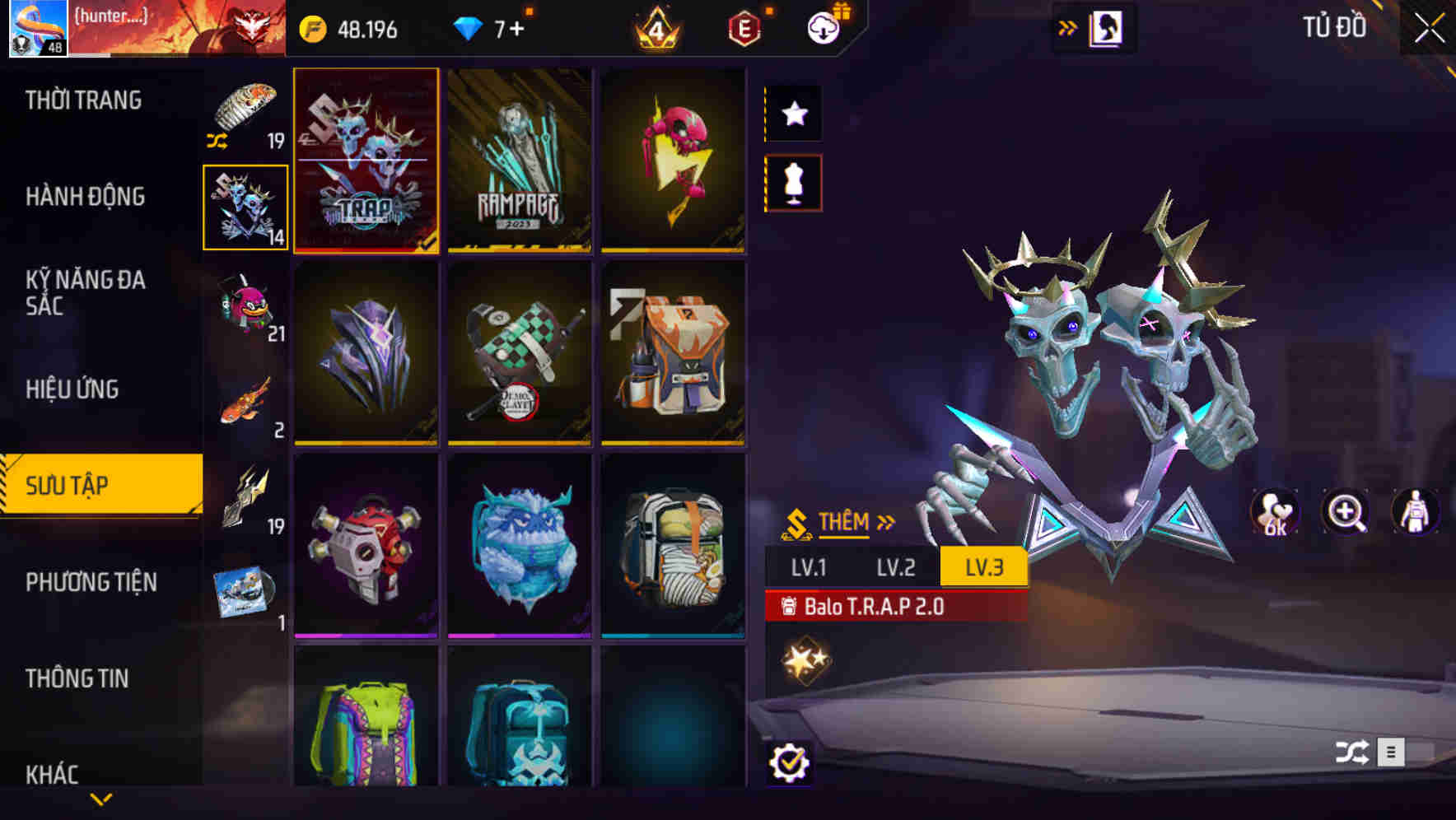
Task: Click the badge collection star icon above gear
Action: 802,659
